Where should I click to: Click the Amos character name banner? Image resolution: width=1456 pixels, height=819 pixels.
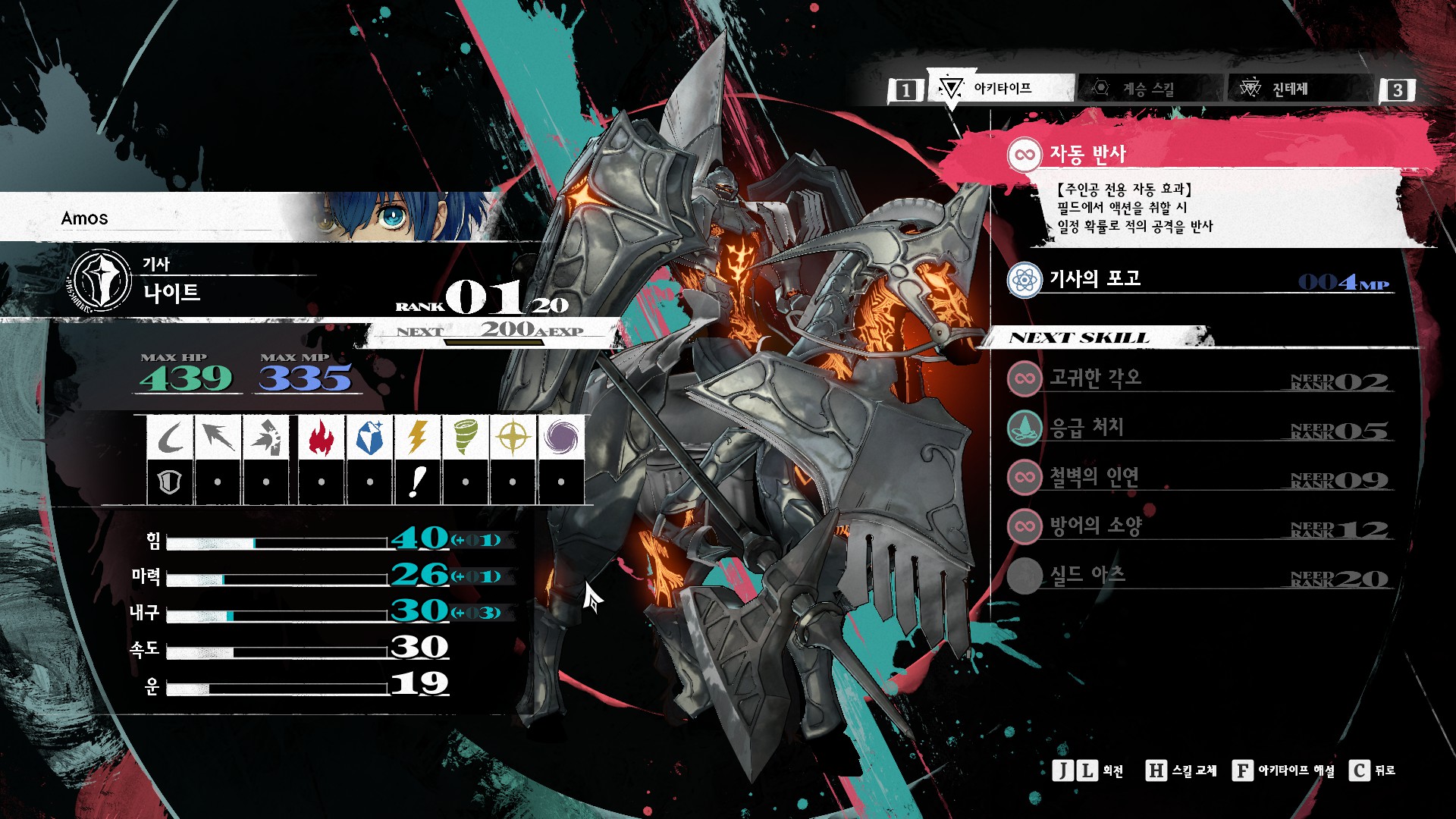[85, 218]
